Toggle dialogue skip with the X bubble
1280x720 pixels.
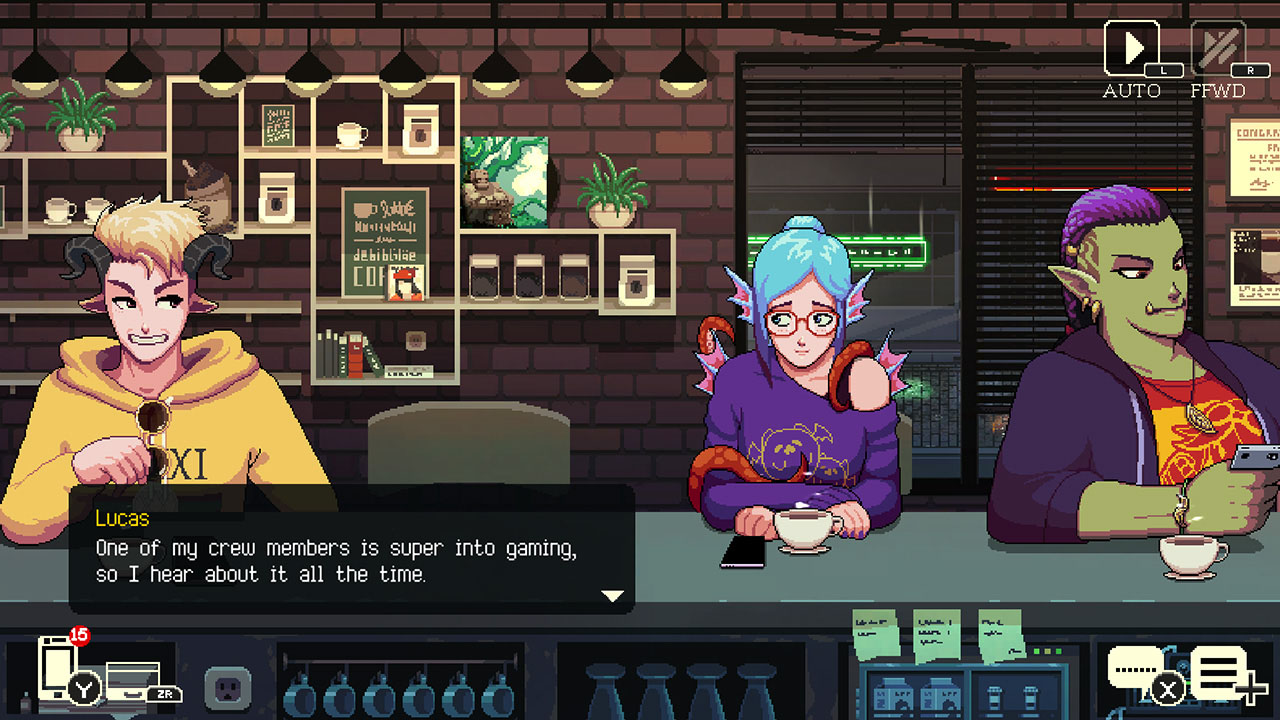click(1167, 688)
